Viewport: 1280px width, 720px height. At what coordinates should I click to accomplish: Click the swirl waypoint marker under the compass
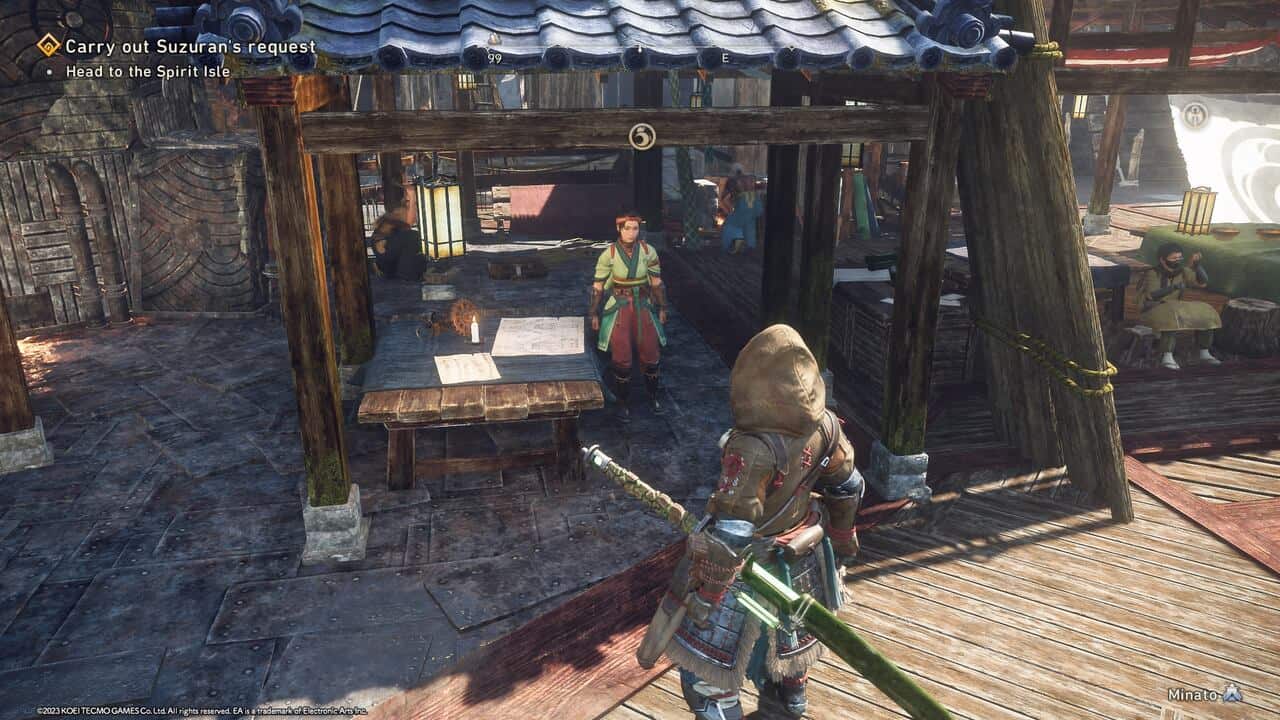[x=642, y=136]
